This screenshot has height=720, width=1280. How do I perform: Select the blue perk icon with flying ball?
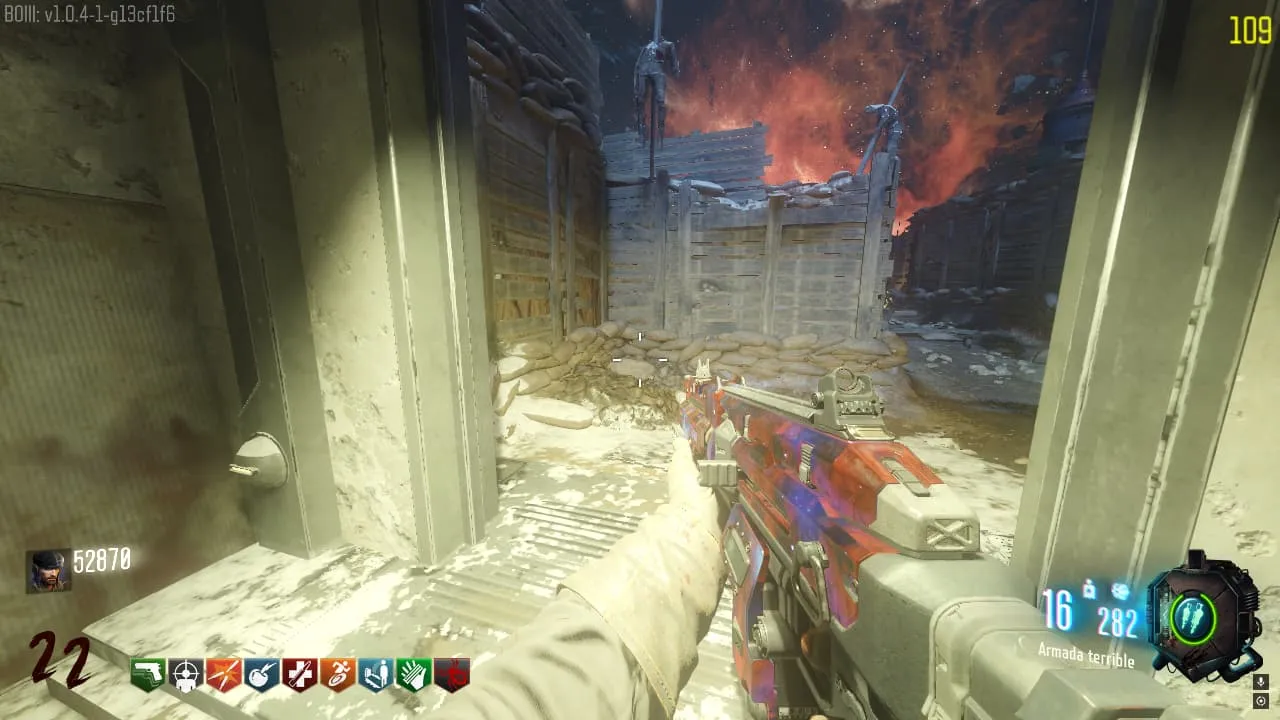tap(262, 675)
